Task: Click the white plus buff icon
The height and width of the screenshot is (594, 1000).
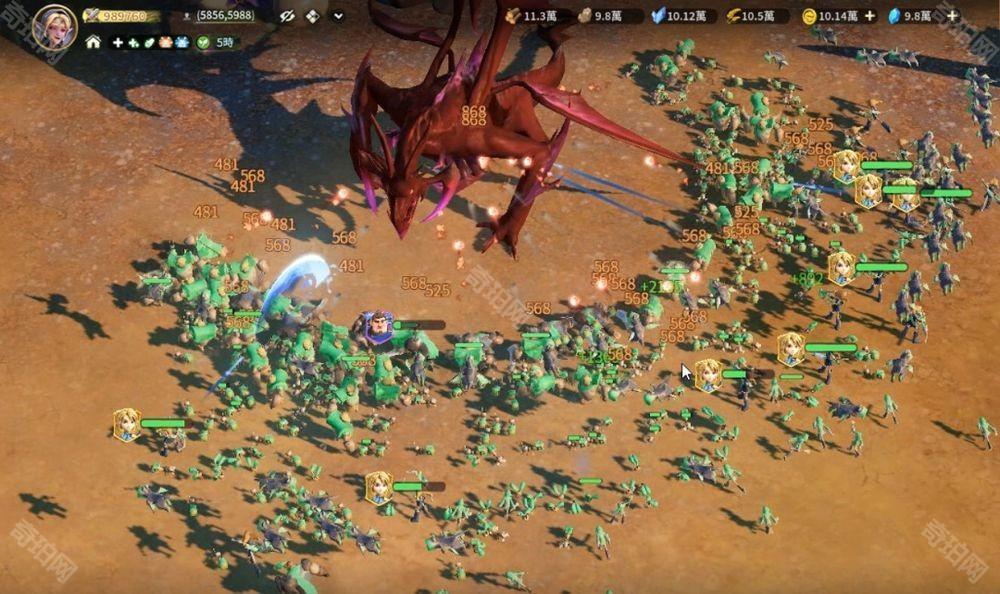Action: coord(118,43)
